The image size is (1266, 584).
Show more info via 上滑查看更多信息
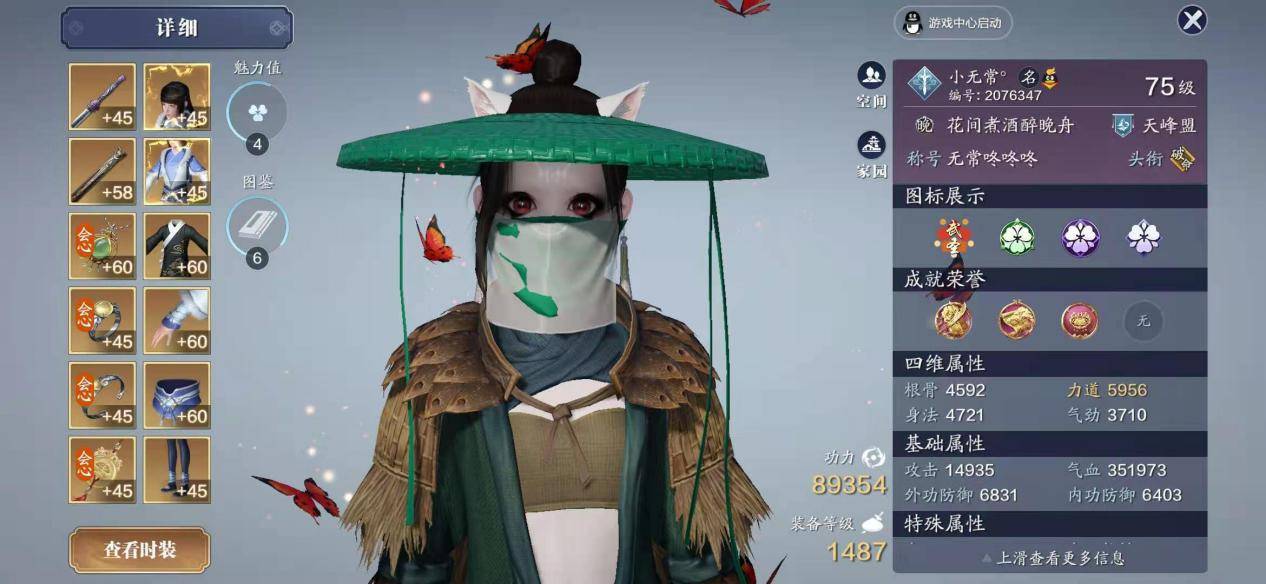point(1049,558)
